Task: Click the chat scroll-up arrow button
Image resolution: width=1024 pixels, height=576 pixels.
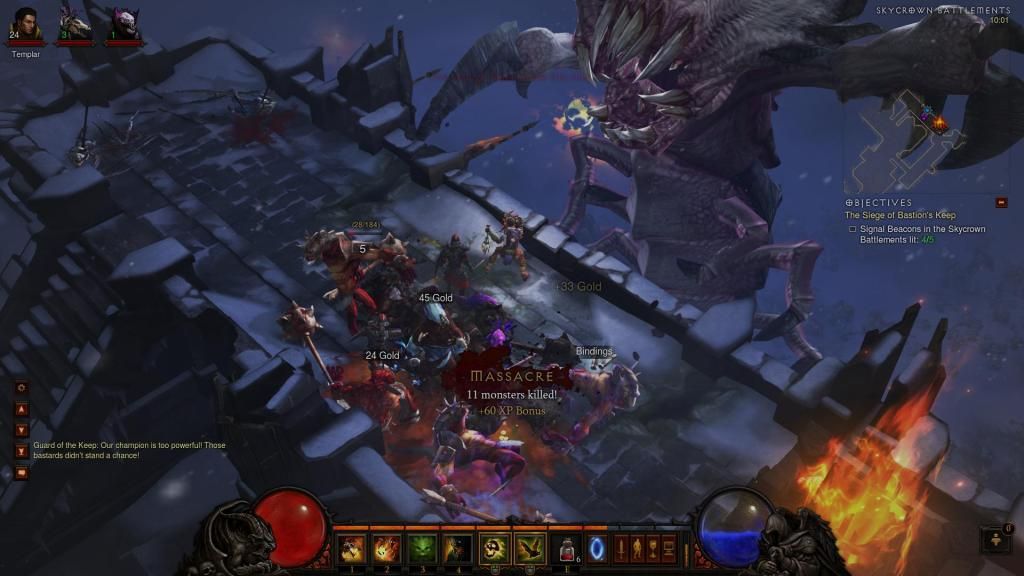Action: 21,409
